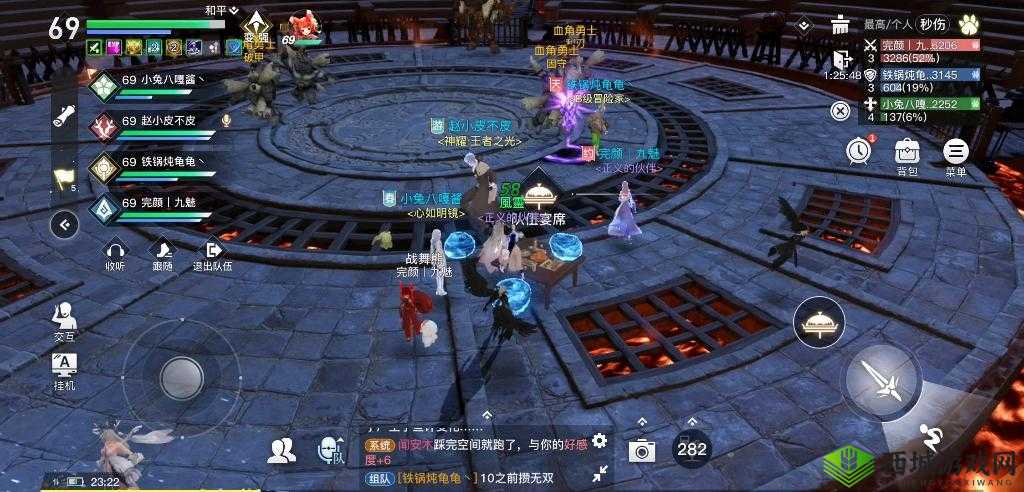Select party member 赵小皮不皮

click(x=150, y=124)
